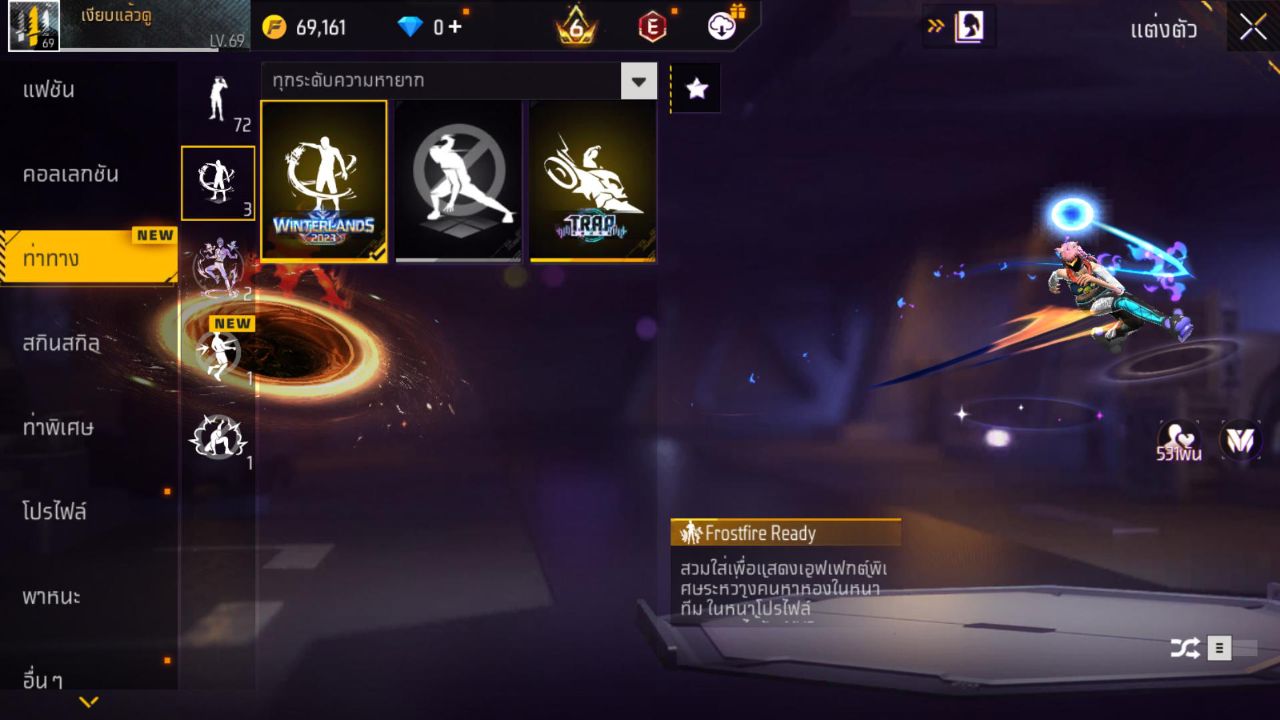Click the red E elite pass icon
Image resolution: width=1280 pixels, height=720 pixels.
point(652,27)
